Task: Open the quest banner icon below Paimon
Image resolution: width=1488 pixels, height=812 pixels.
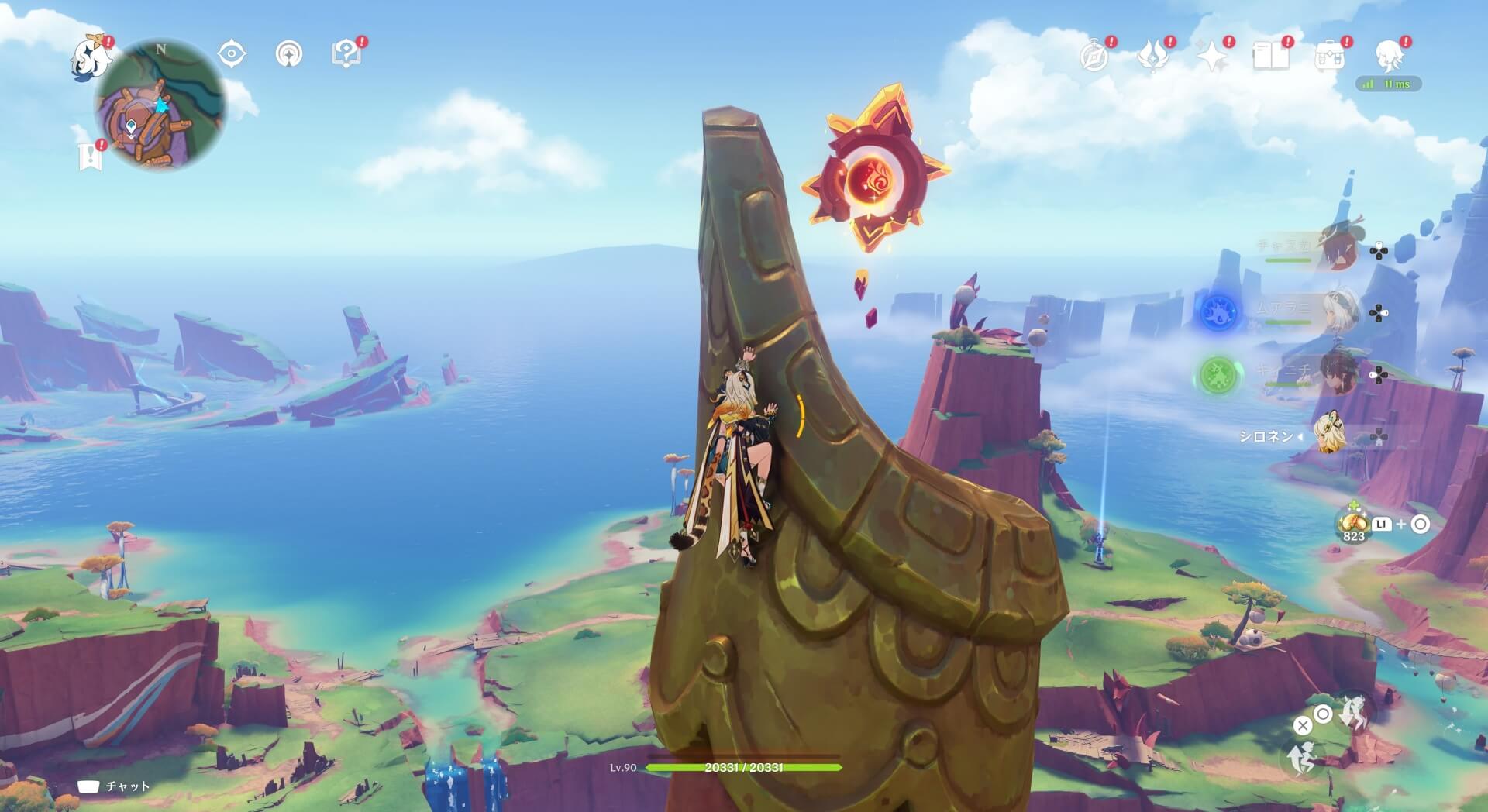Action: click(91, 156)
